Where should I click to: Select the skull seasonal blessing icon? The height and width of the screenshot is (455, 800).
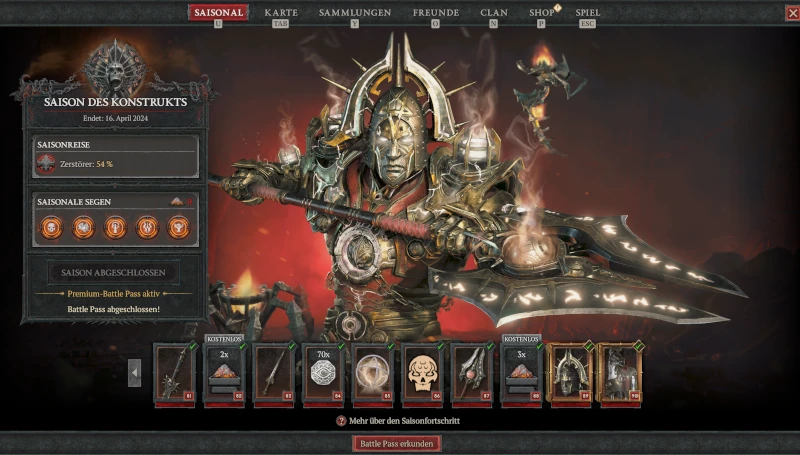click(50, 227)
